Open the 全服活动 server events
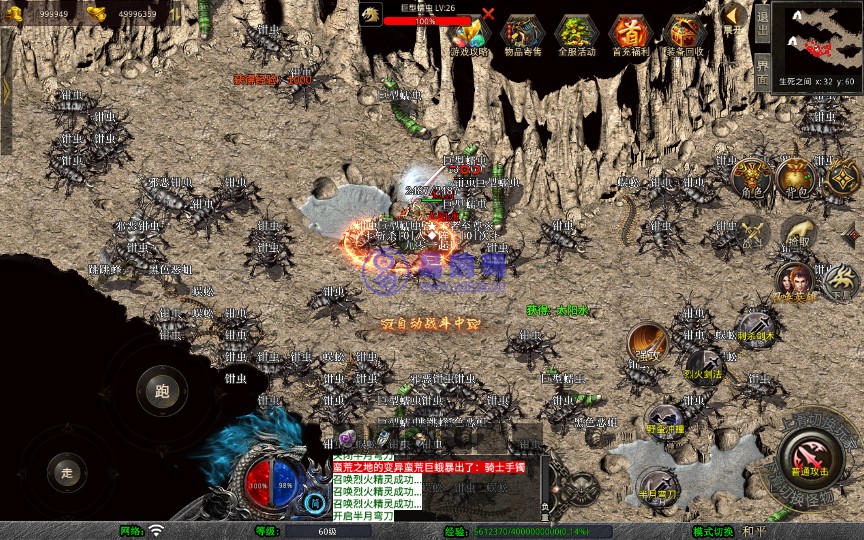 (x=575, y=35)
